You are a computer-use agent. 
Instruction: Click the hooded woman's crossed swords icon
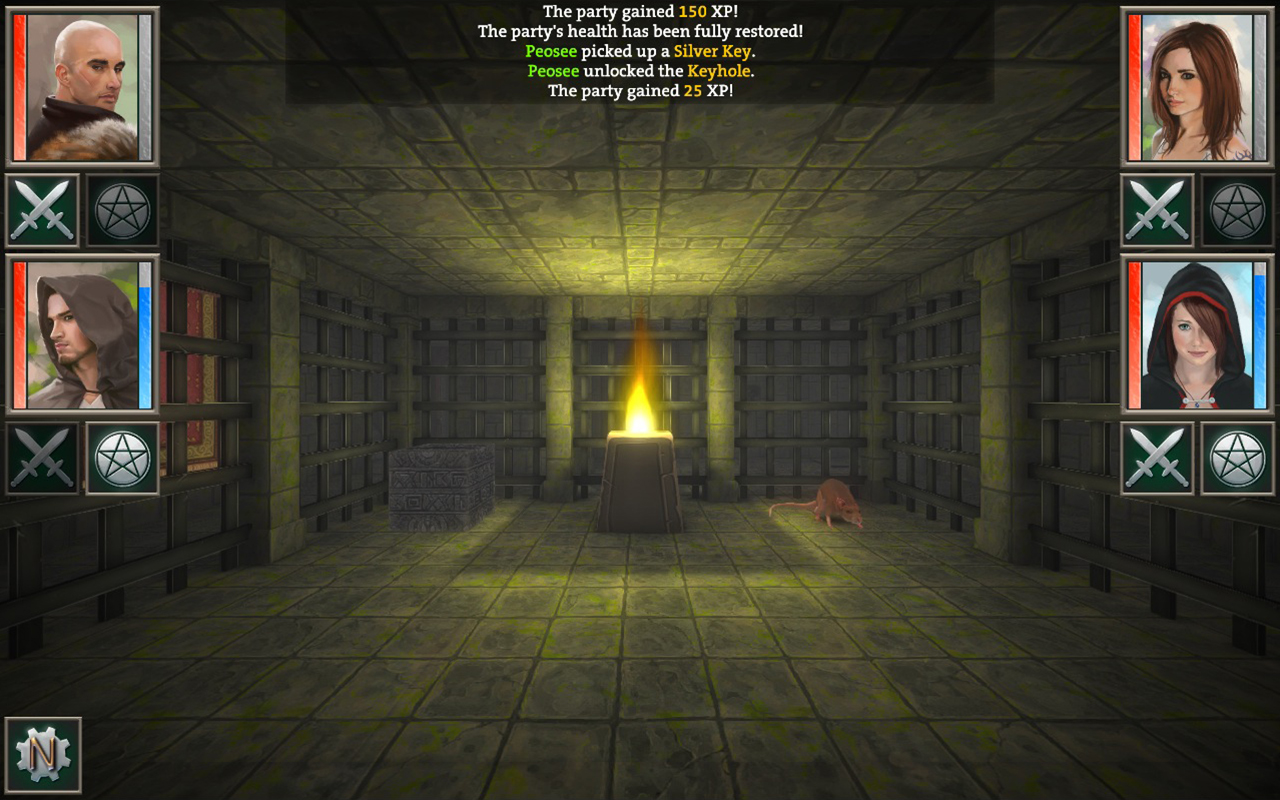(x=1160, y=460)
